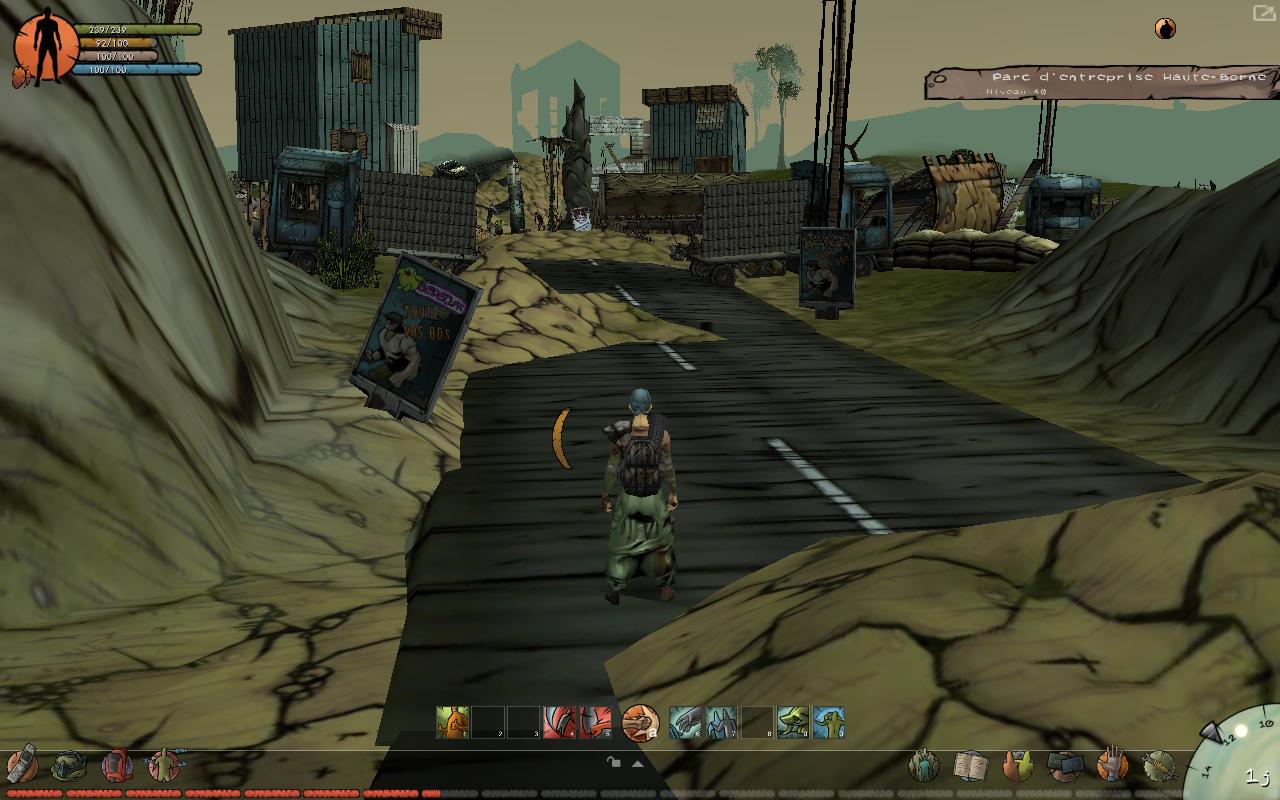The height and width of the screenshot is (800, 1280).
Task: Open the character body sheet icon
Action: [163, 766]
